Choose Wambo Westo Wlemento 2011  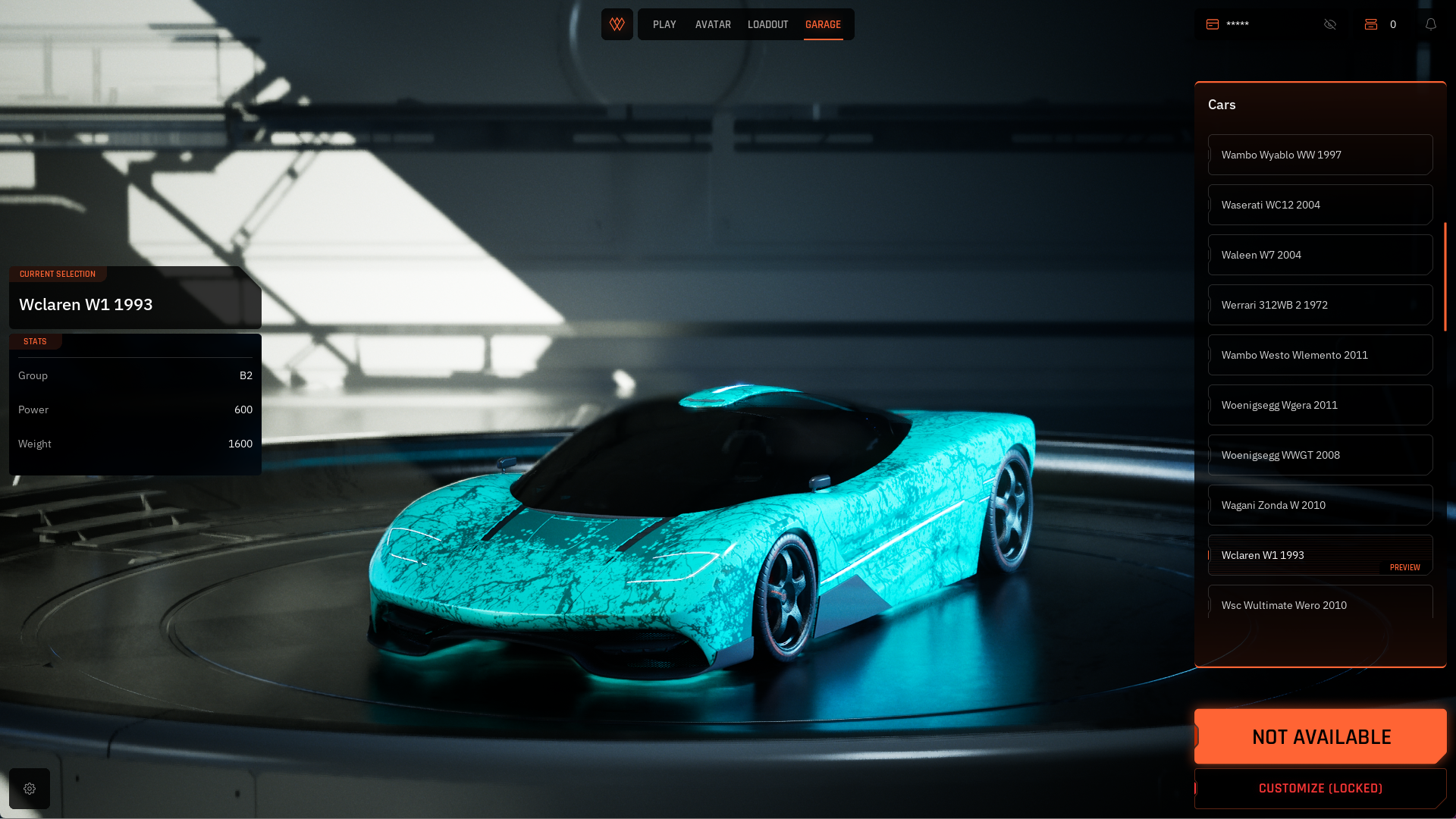(x=1319, y=355)
